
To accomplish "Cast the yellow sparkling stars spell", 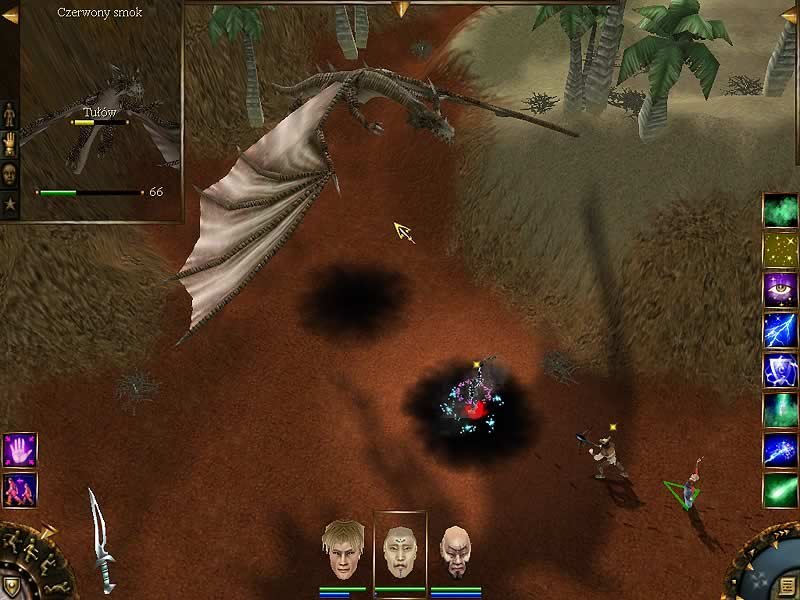I will pos(779,249).
